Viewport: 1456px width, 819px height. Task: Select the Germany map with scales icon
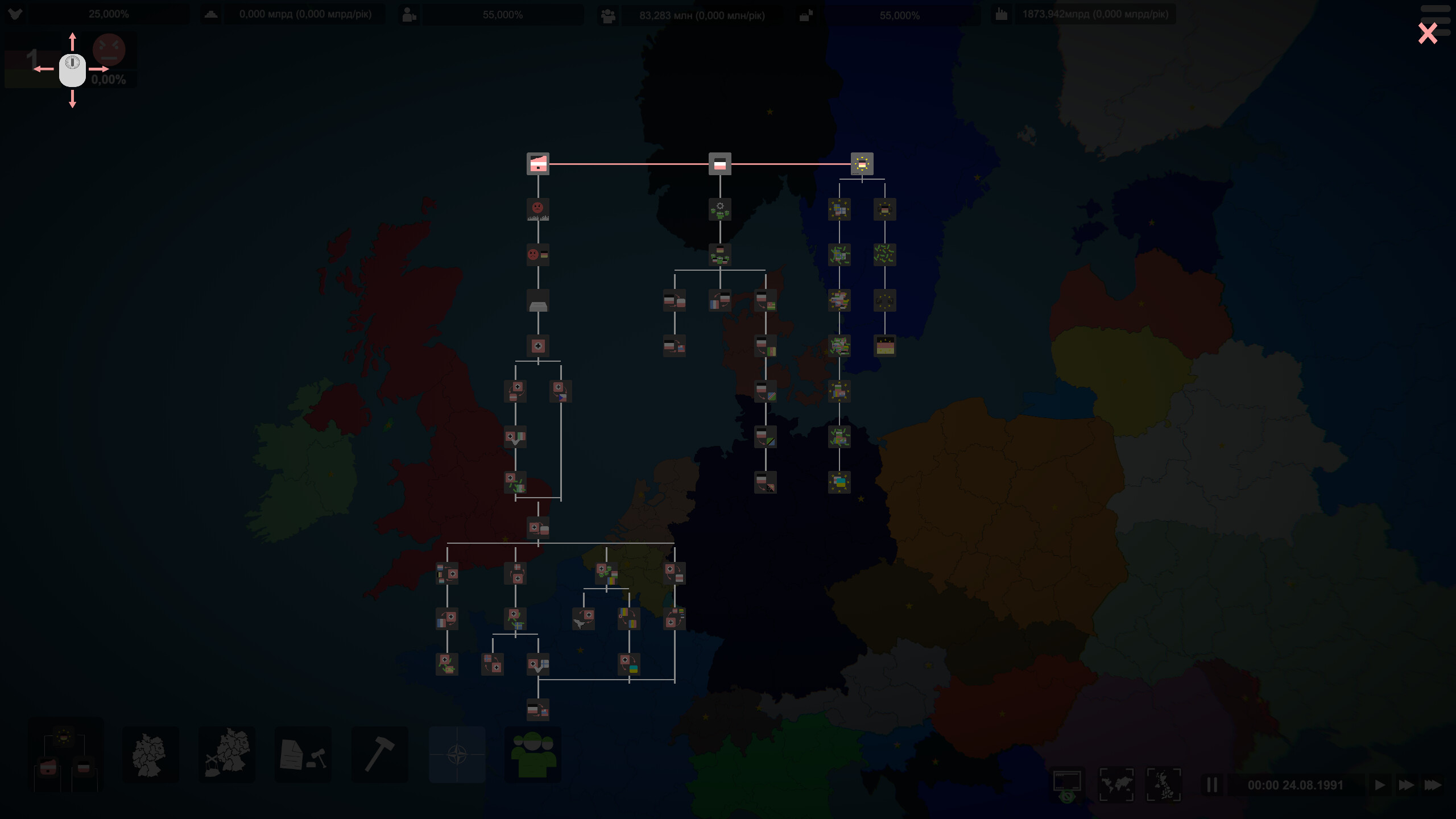click(x=227, y=755)
